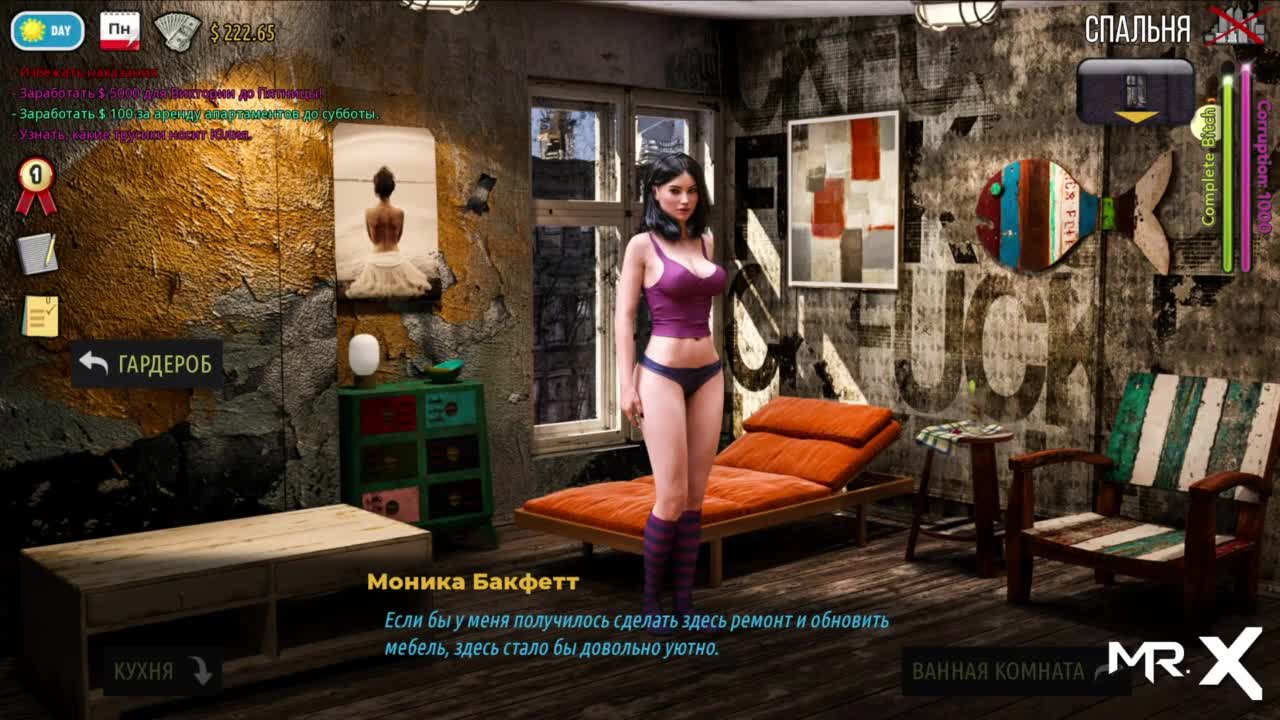The width and height of the screenshot is (1280, 720).
Task: Open the notepad with pencil
Action: [x=37, y=253]
